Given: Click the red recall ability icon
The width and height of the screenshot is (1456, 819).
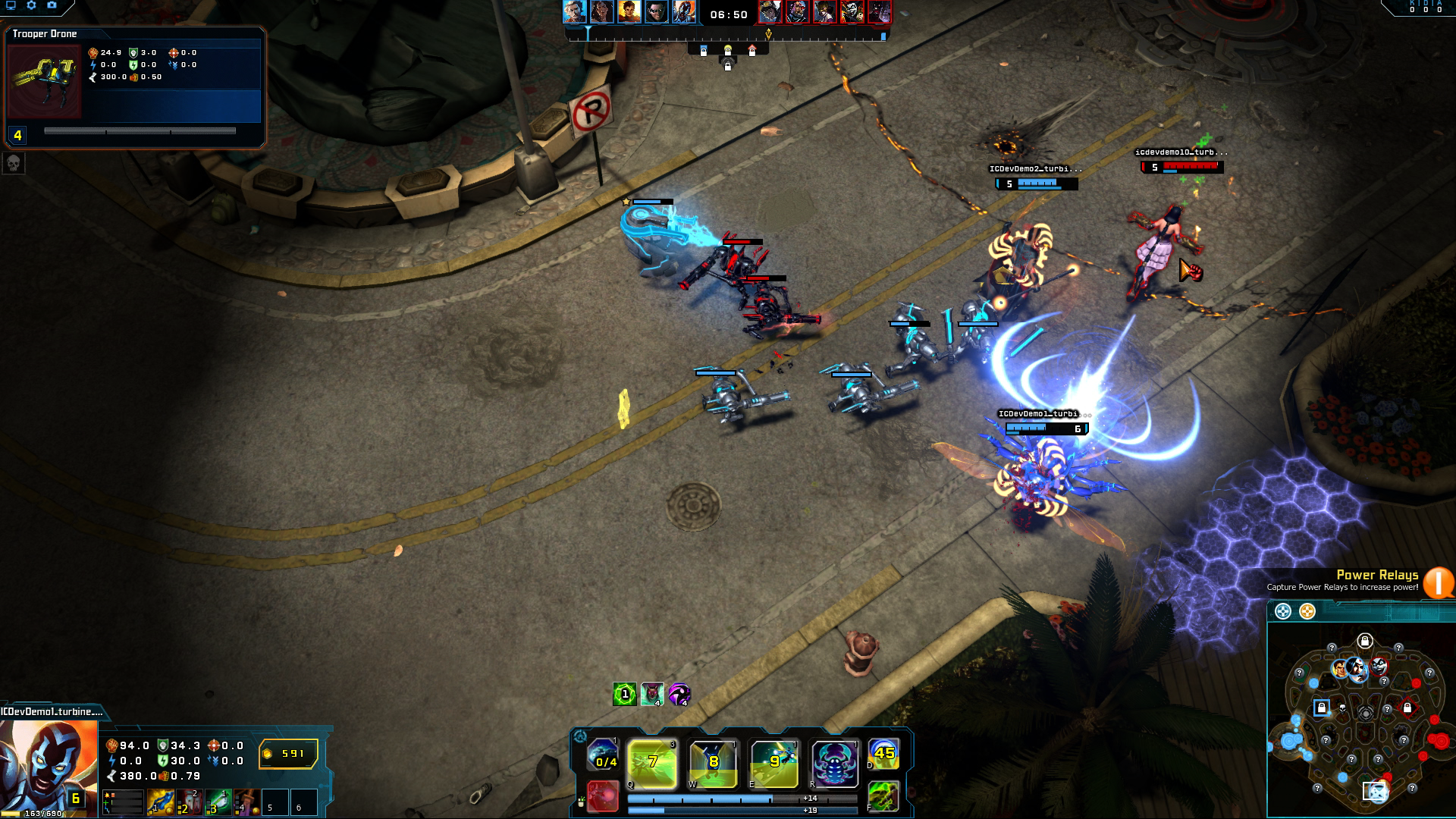Looking at the screenshot, I should coord(603,796).
